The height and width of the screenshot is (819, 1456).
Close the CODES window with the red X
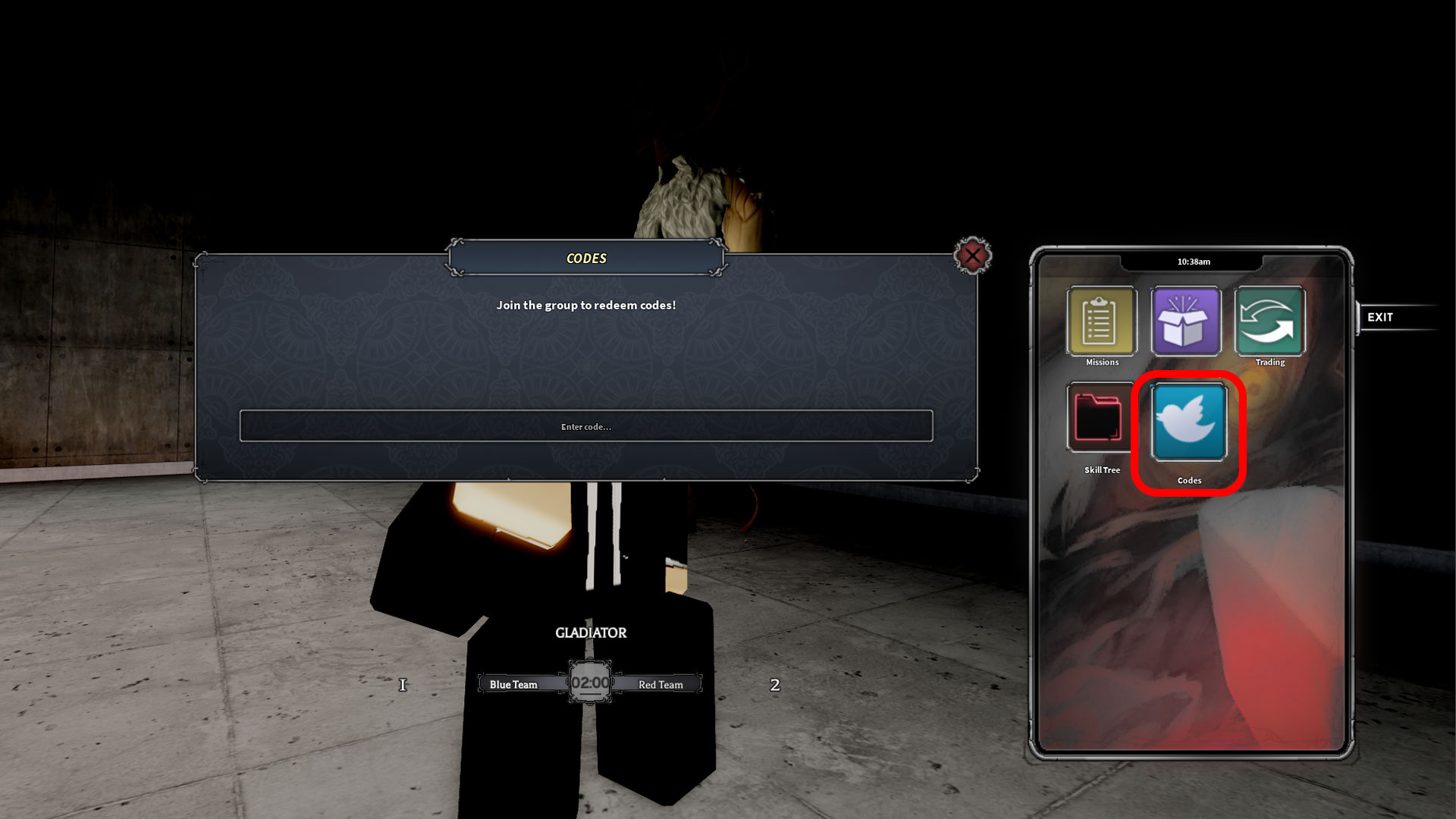tap(973, 256)
